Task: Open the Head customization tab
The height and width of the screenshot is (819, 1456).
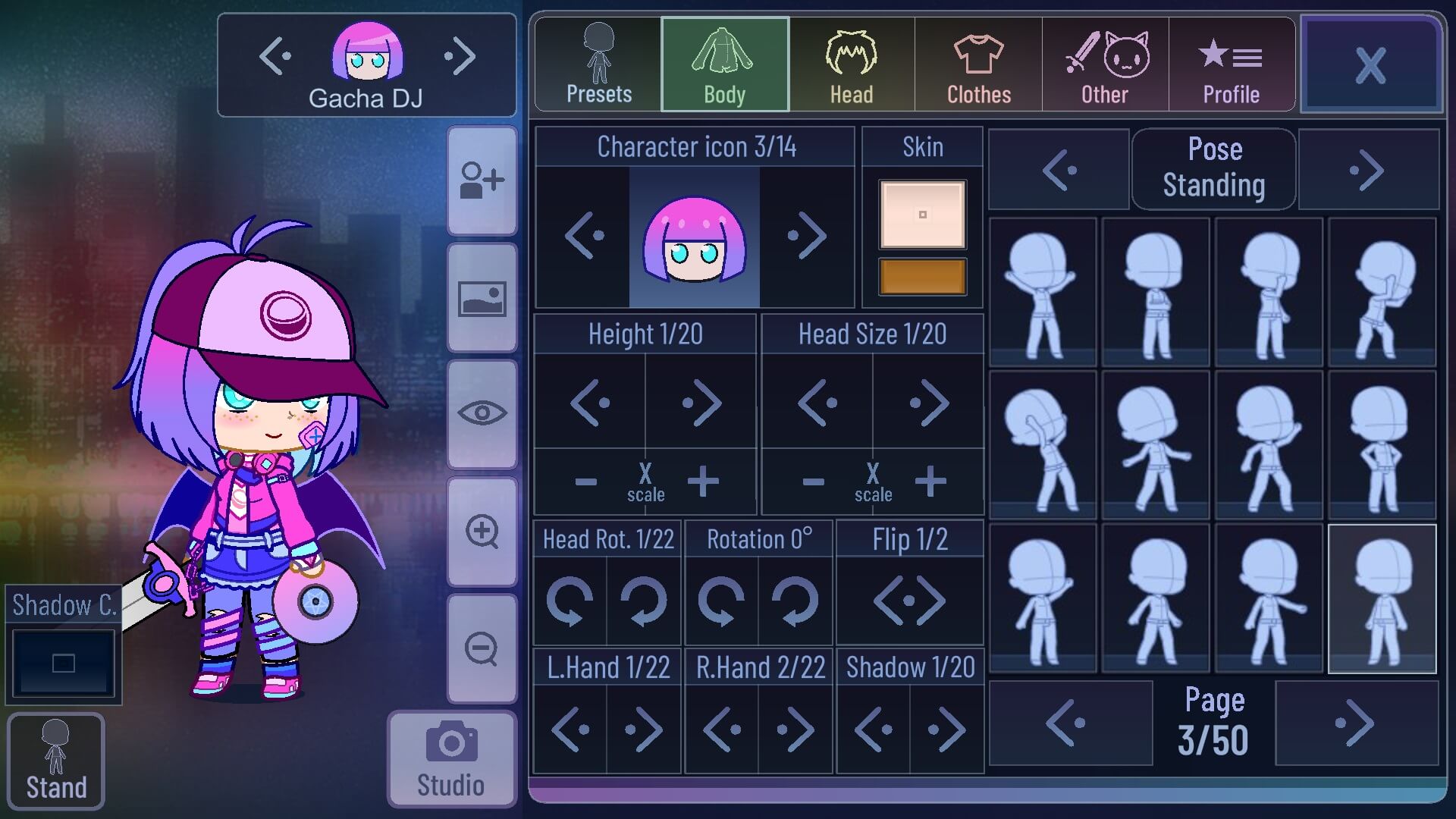Action: [x=851, y=64]
